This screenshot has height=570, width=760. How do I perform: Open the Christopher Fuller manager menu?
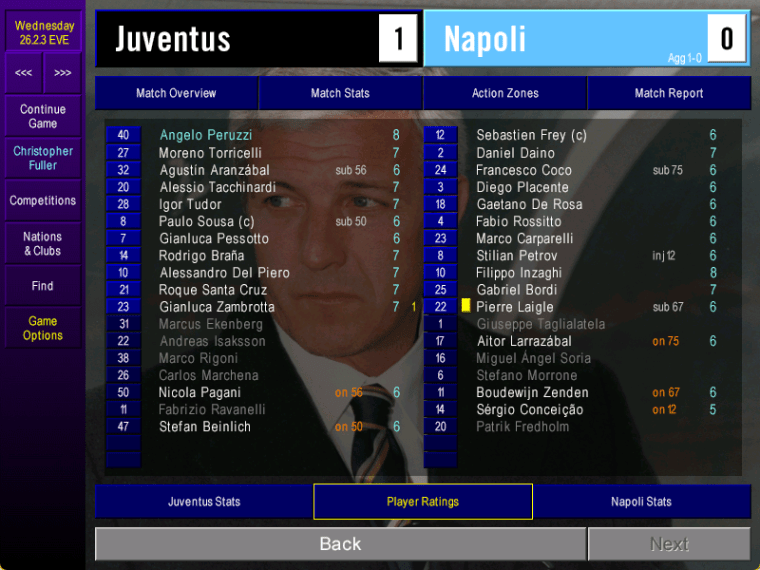pyautogui.click(x=43, y=158)
